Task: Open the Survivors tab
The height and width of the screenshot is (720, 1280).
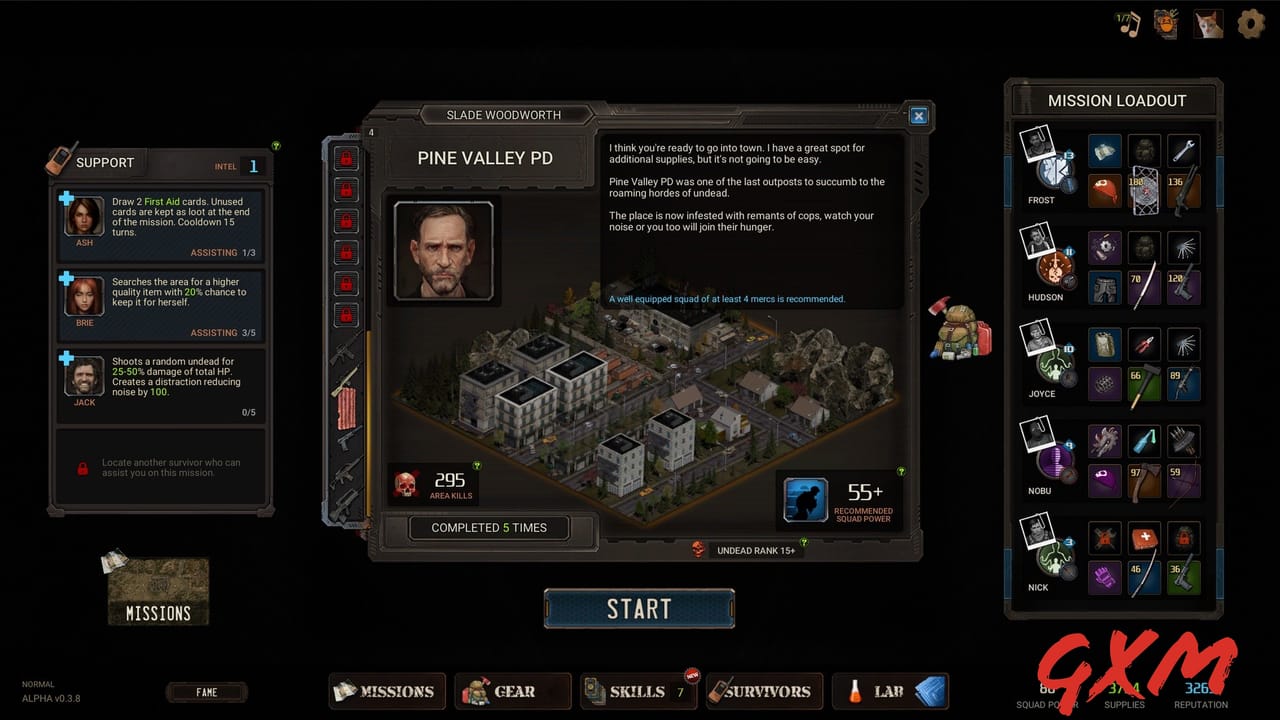Action: 764,691
